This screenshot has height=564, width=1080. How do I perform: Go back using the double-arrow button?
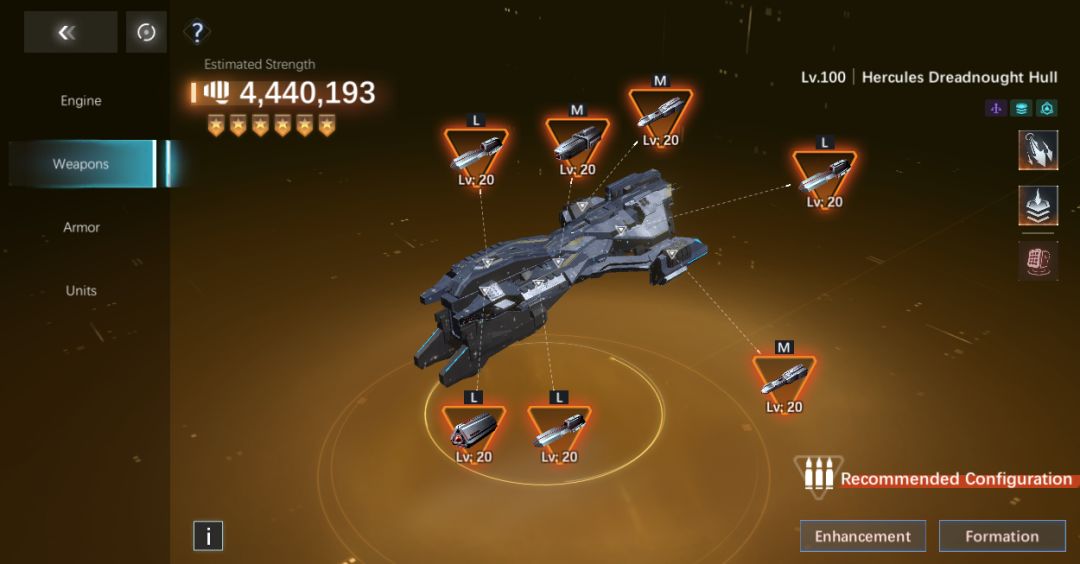pos(69,33)
